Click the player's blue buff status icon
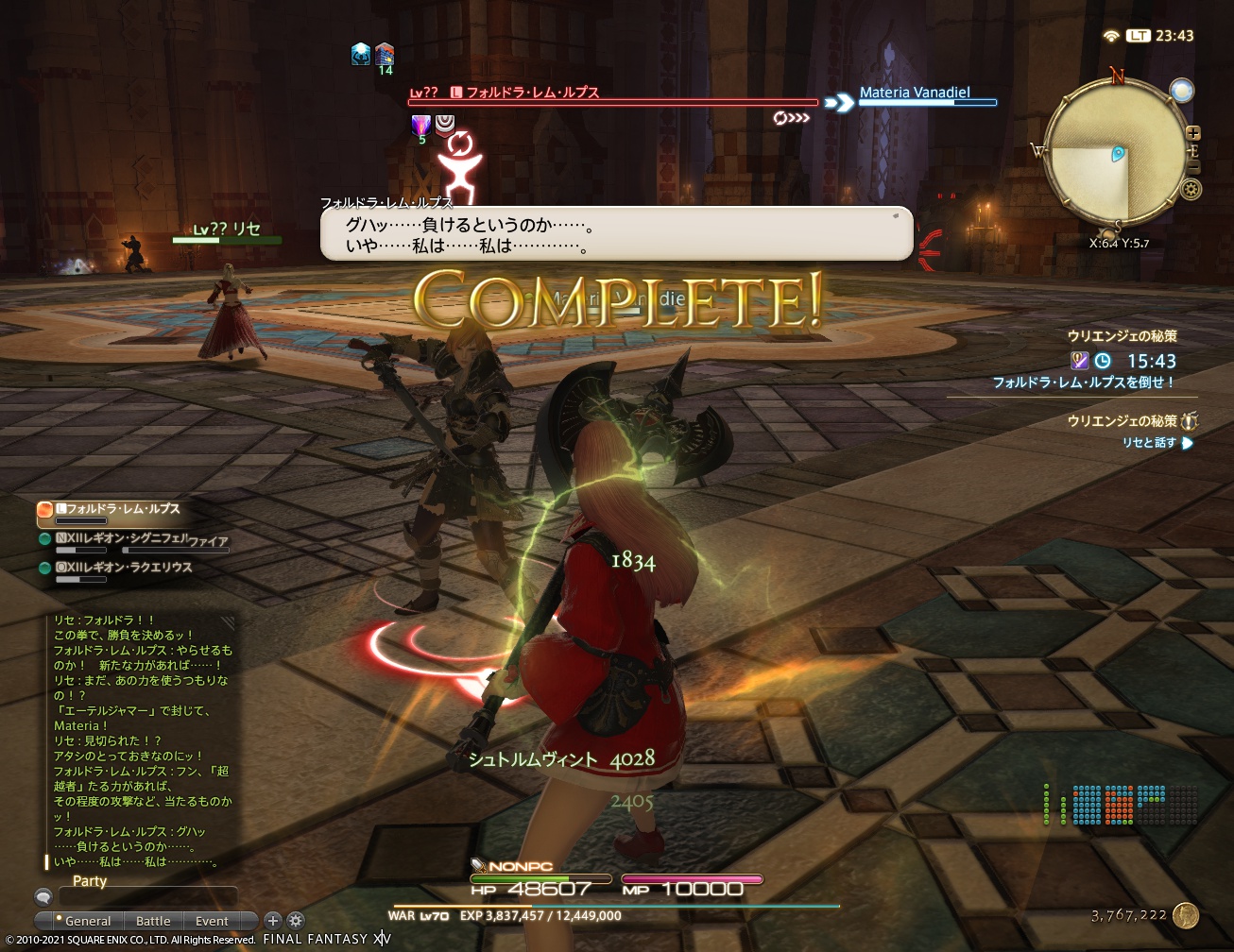 pos(361,54)
